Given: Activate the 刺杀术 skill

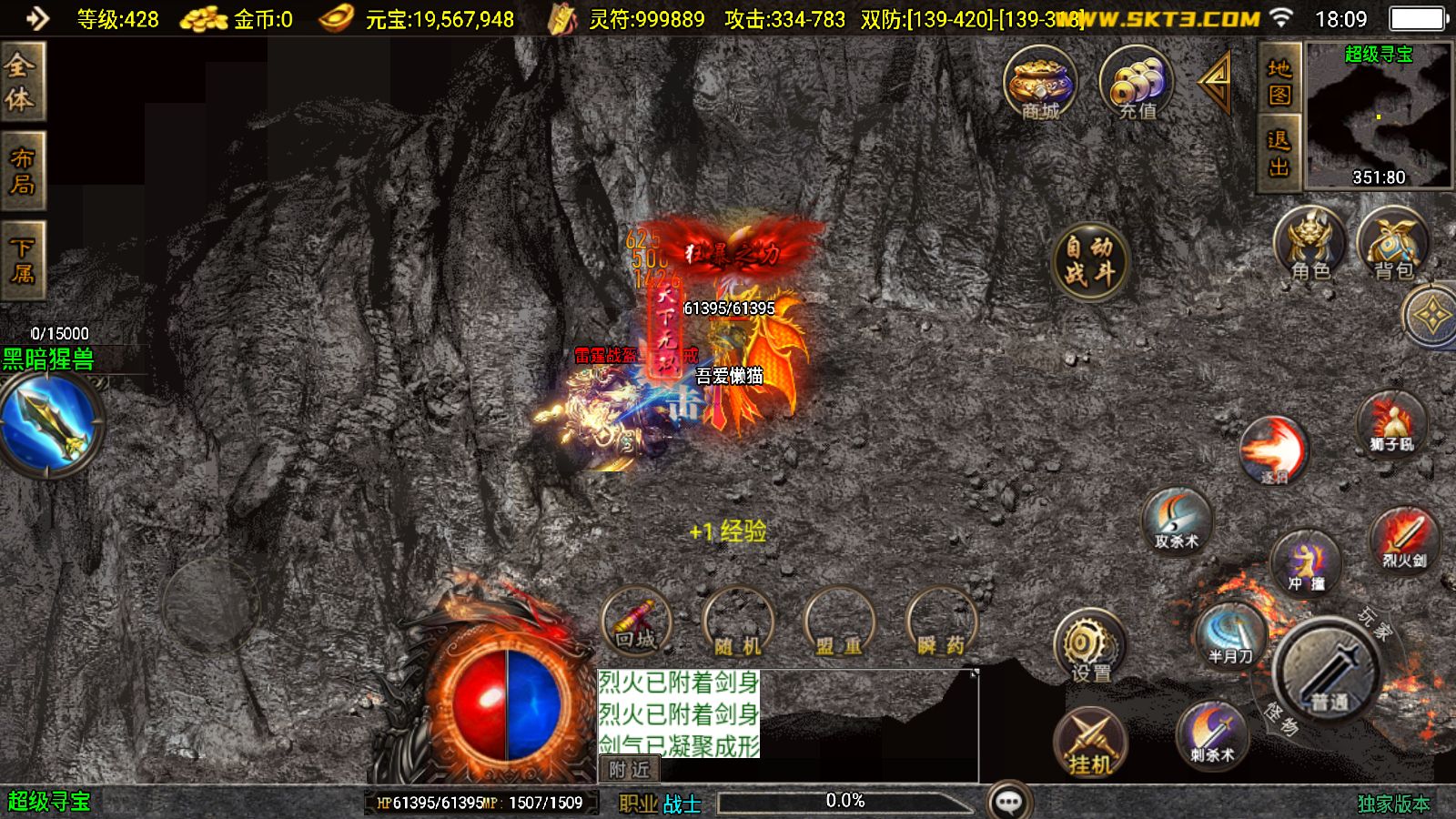Looking at the screenshot, I should click(1212, 733).
